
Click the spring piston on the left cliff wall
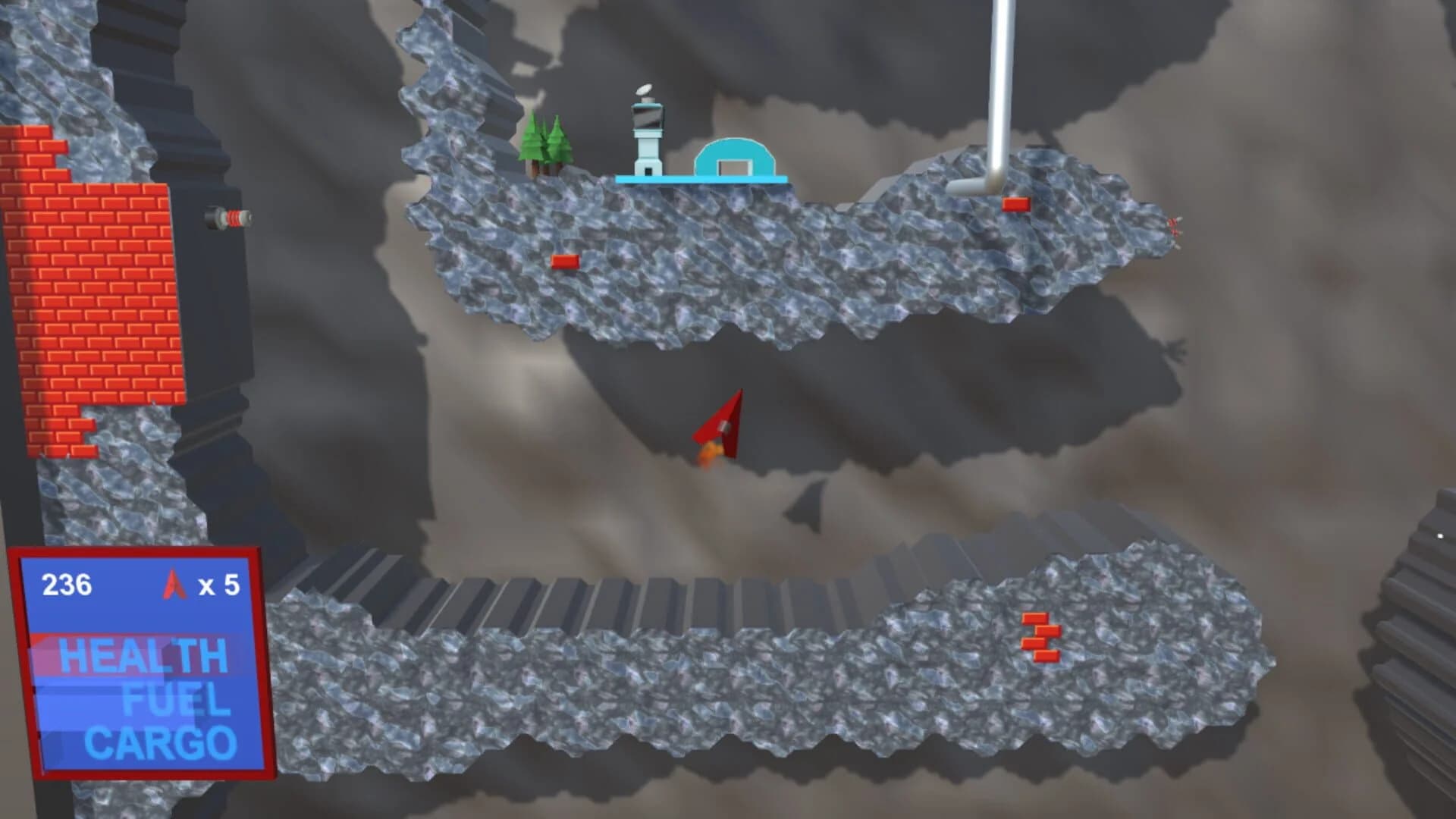230,218
